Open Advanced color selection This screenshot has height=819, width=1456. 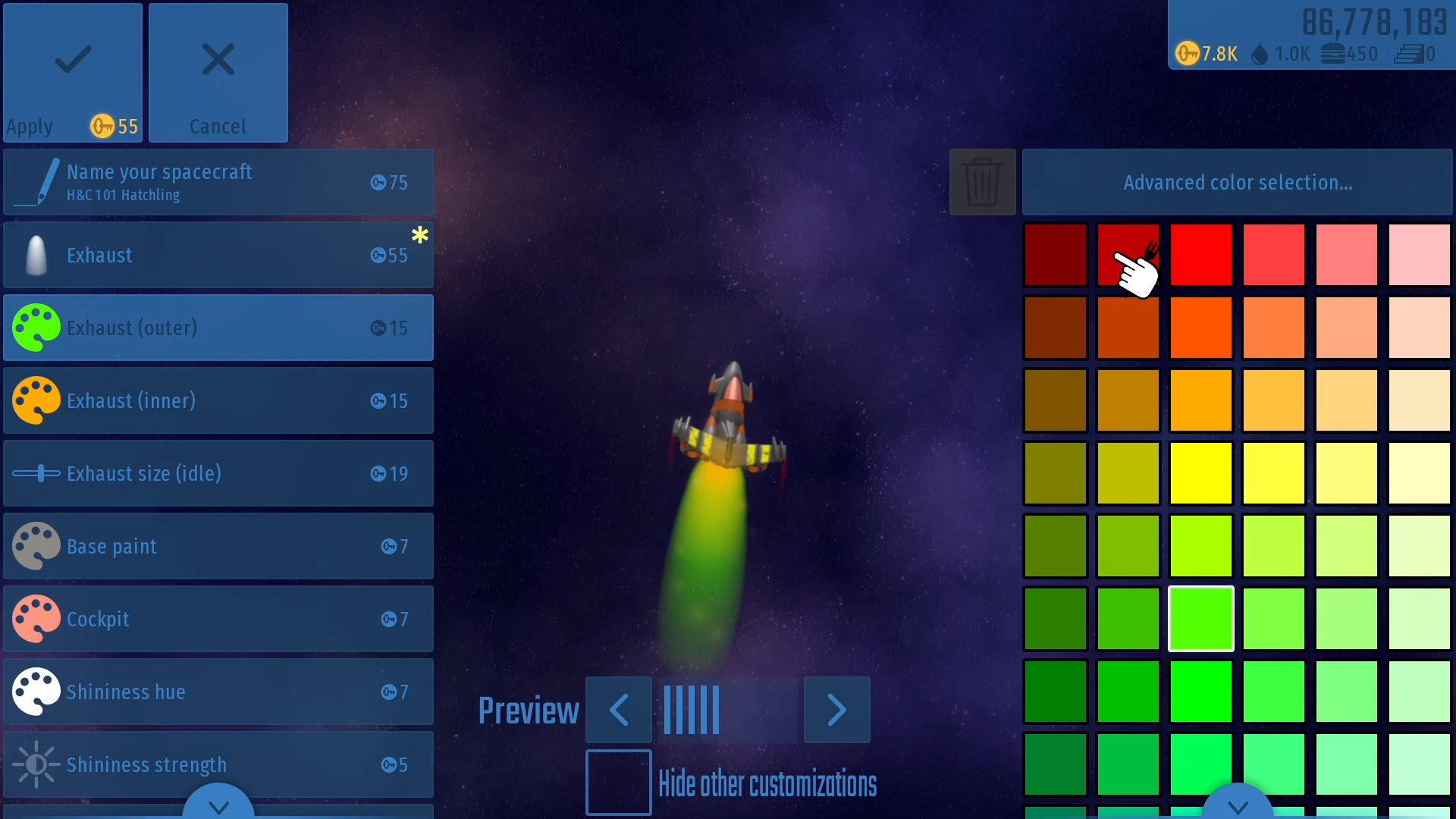point(1237,182)
